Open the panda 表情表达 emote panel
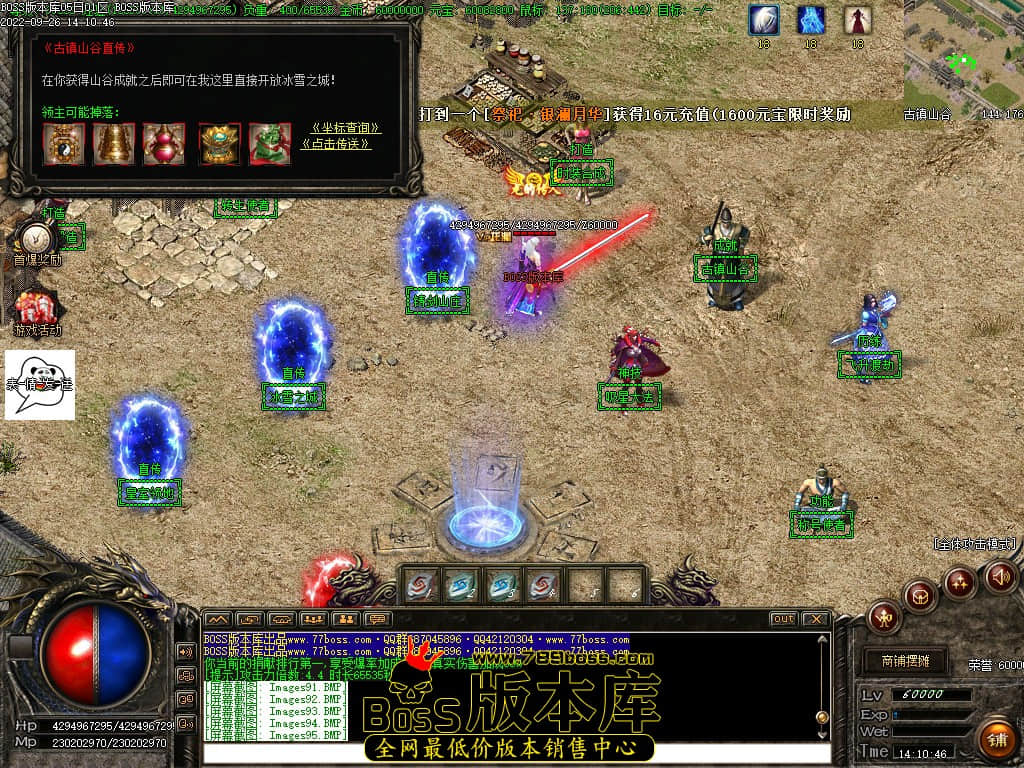This screenshot has width=1024, height=768. click(x=40, y=384)
